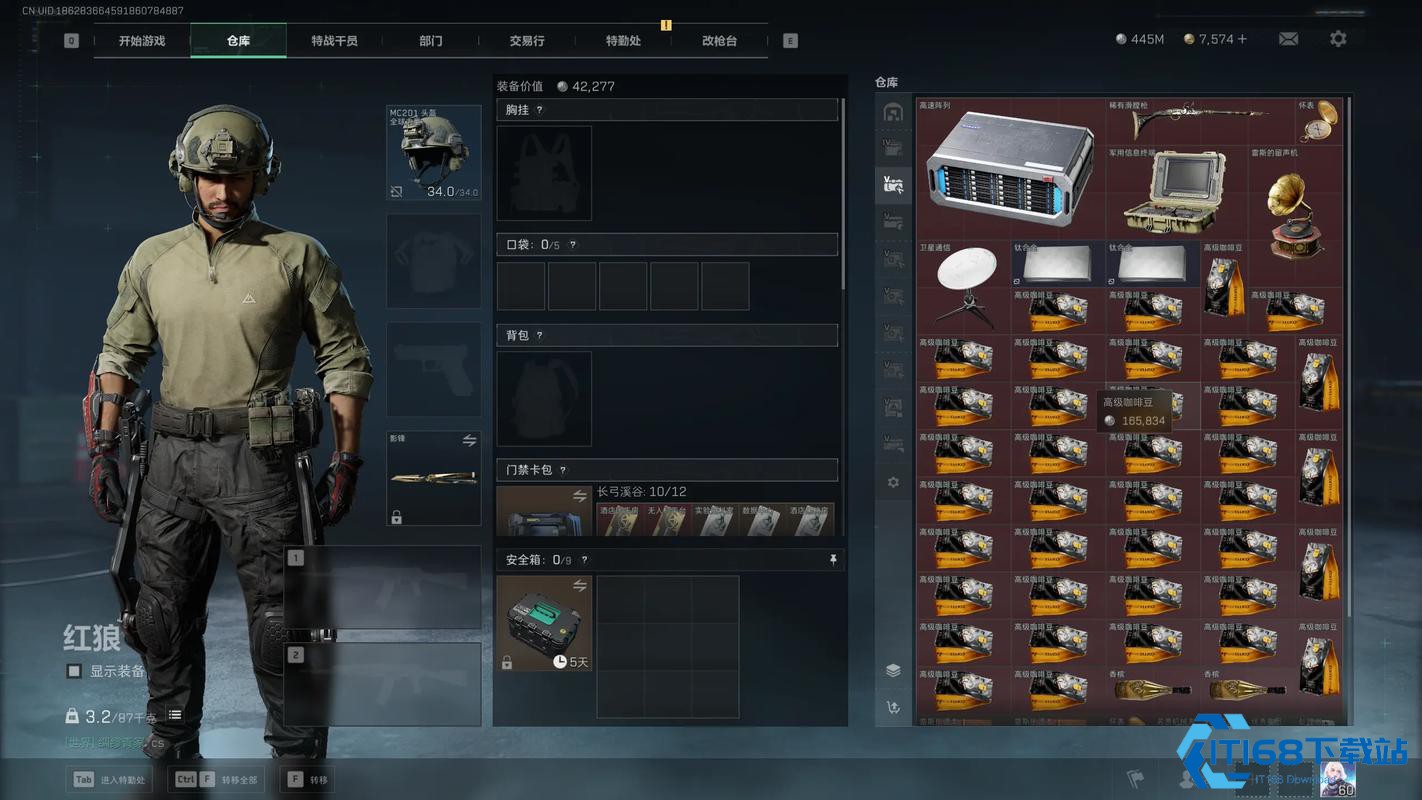This screenshot has height=800, width=1422.
Task: Click the 怀表 pocket watch item
Action: 1320,121
